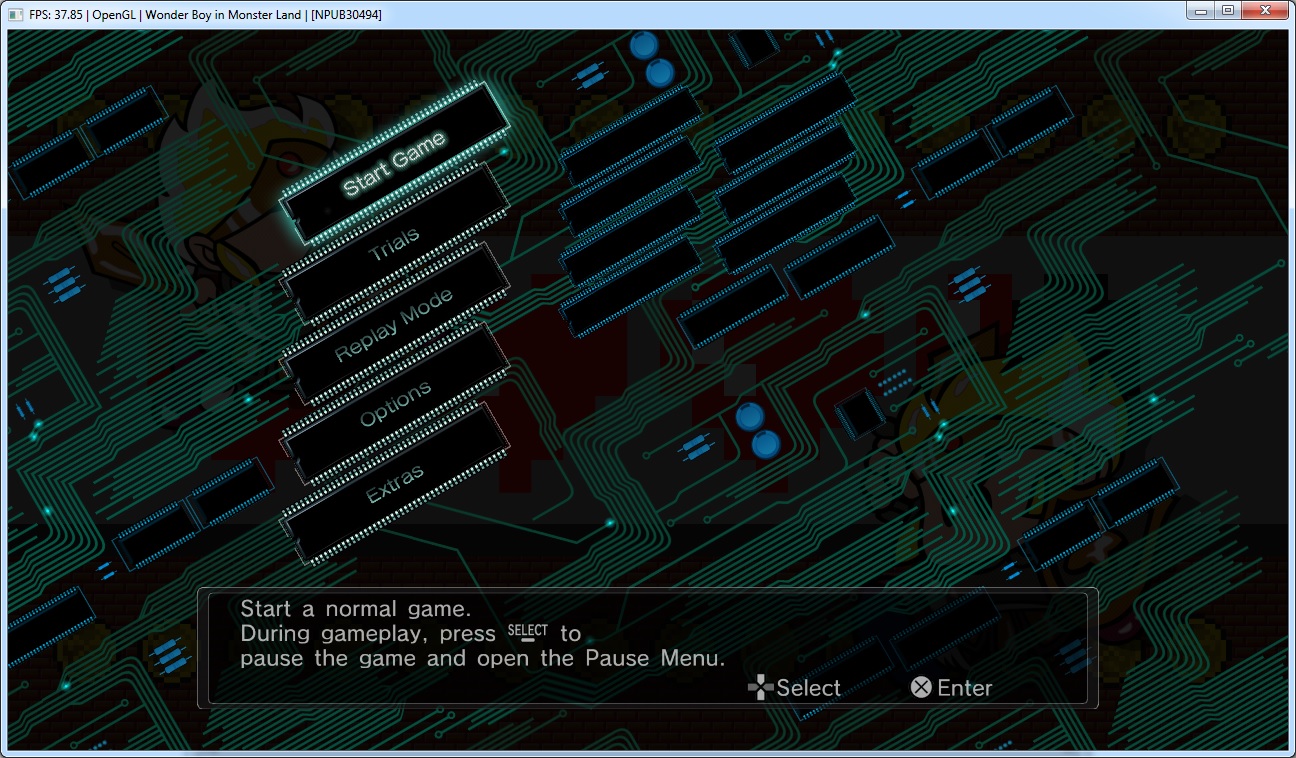Enter the Extras section
This screenshot has height=758, width=1296.
click(x=395, y=484)
